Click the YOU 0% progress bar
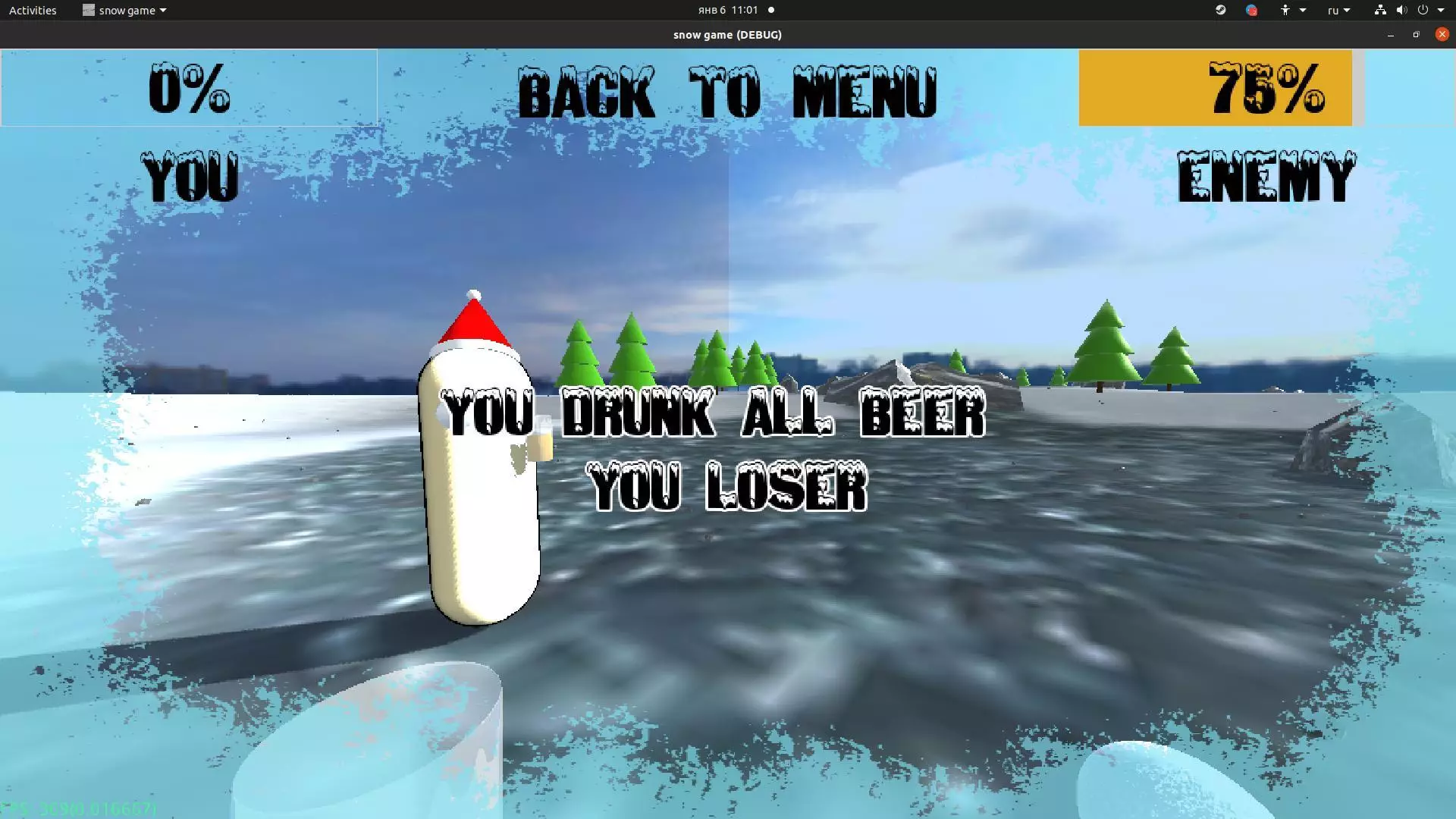Image resolution: width=1456 pixels, height=819 pixels. point(188,87)
